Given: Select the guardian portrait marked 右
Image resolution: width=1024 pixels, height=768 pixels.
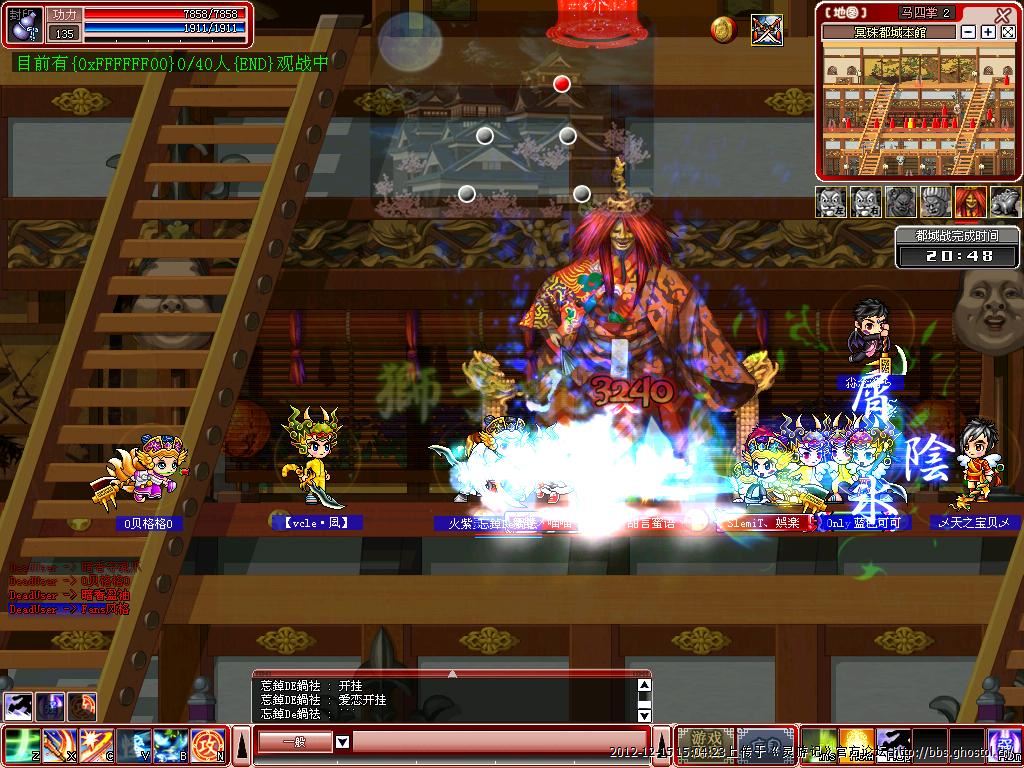Looking at the screenshot, I should tap(866, 202).
